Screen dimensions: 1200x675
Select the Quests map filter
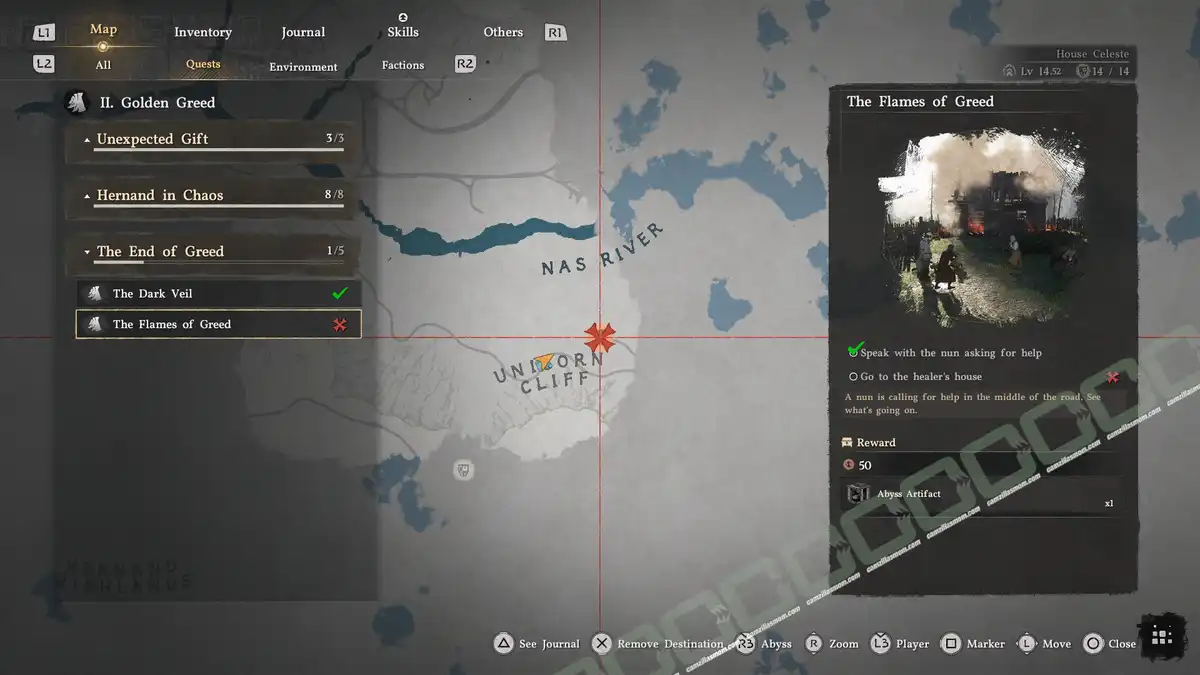(203, 64)
